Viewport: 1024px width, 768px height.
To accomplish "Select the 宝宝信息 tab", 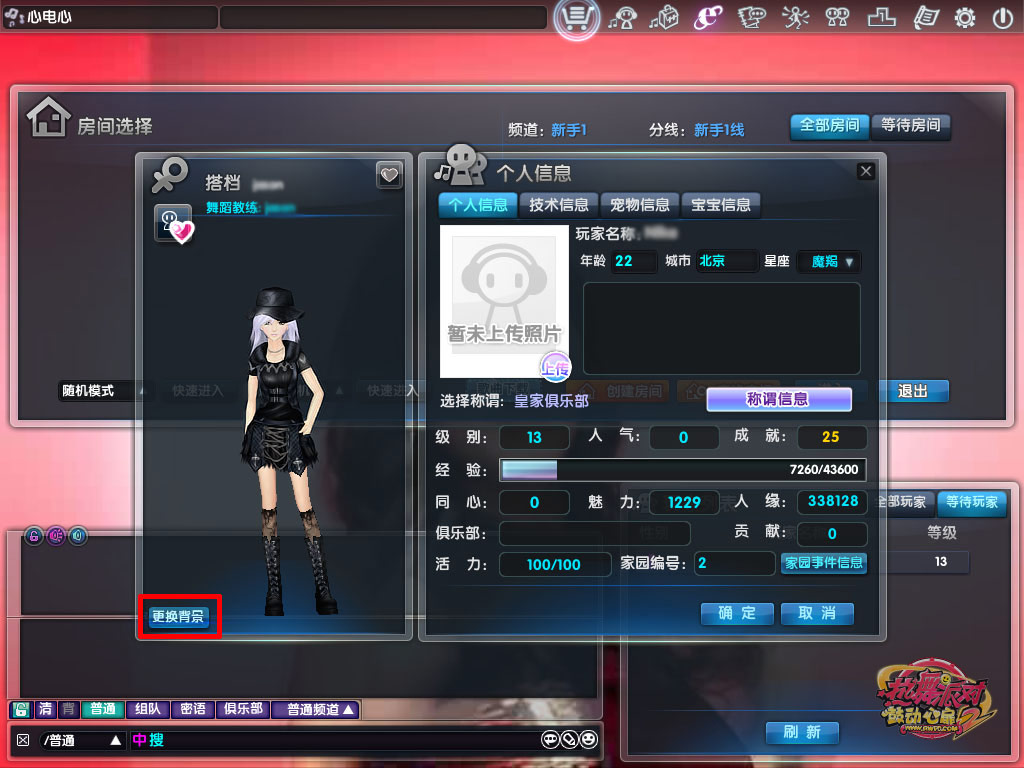I will (721, 205).
